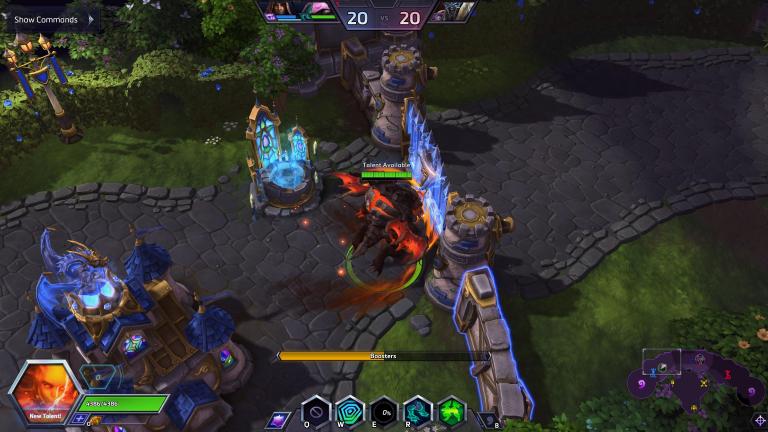This screenshot has height=432, width=768.
Task: Select the pink-haired ally portrait at top
Action: coord(317,11)
